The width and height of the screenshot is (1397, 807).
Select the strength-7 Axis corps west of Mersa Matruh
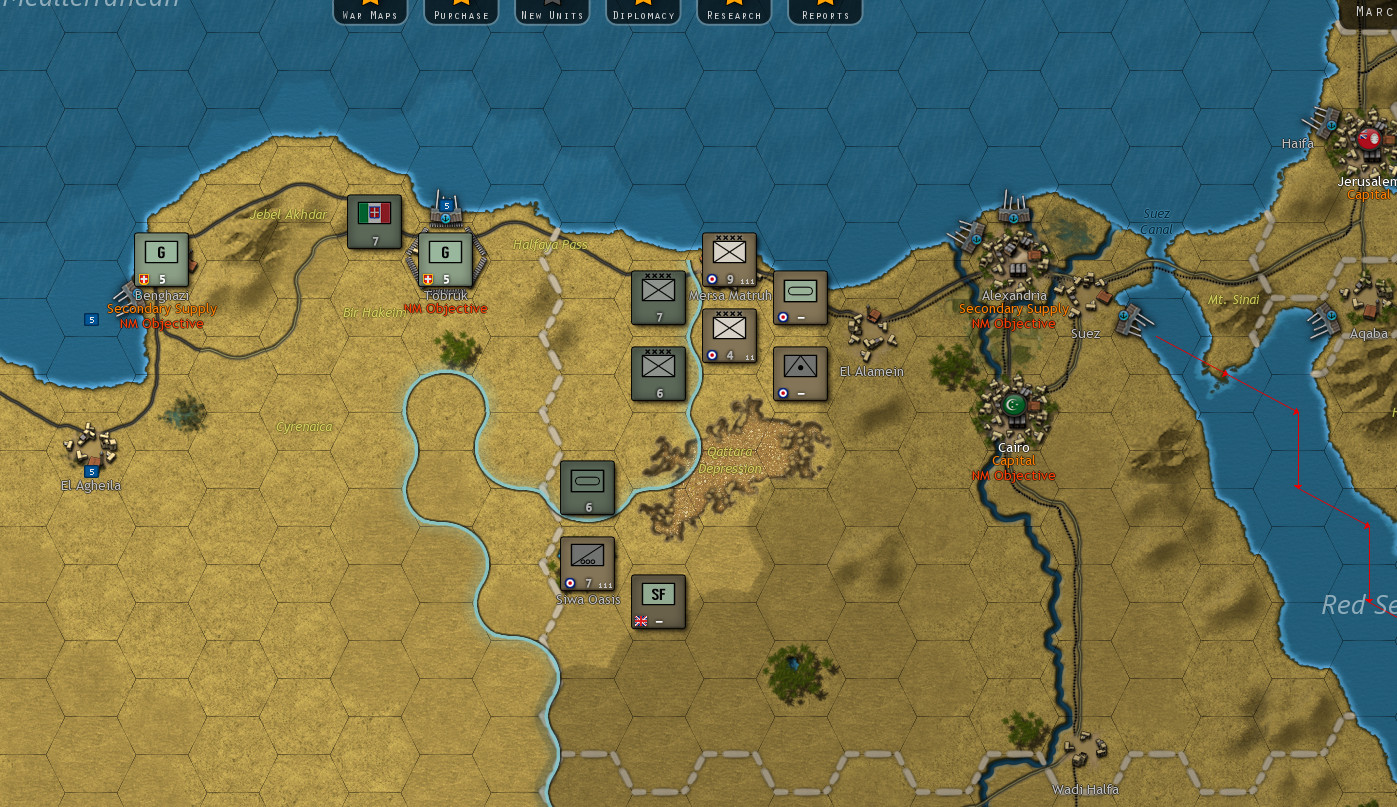pos(658,297)
